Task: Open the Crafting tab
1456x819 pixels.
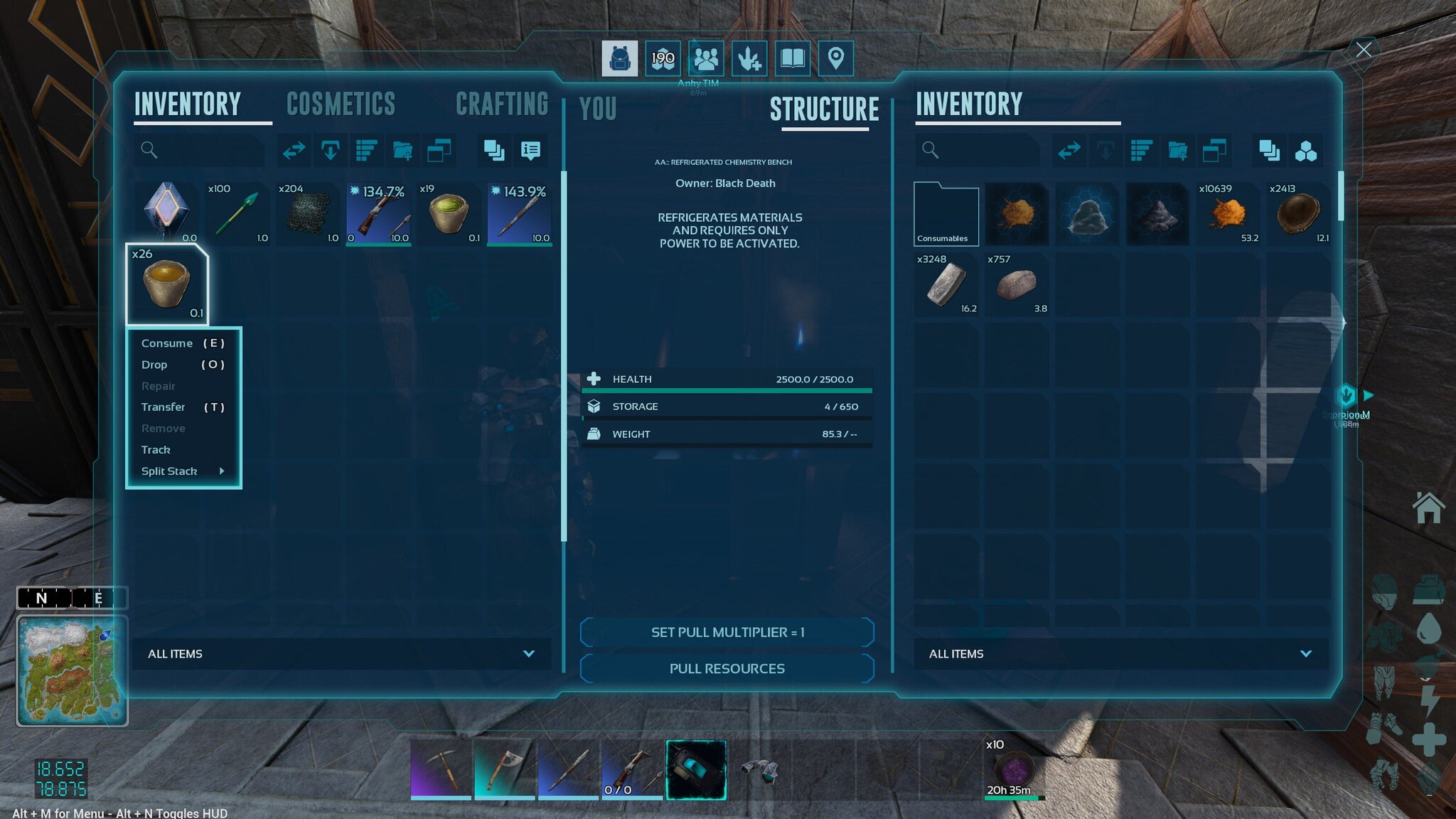Action: 502,105
